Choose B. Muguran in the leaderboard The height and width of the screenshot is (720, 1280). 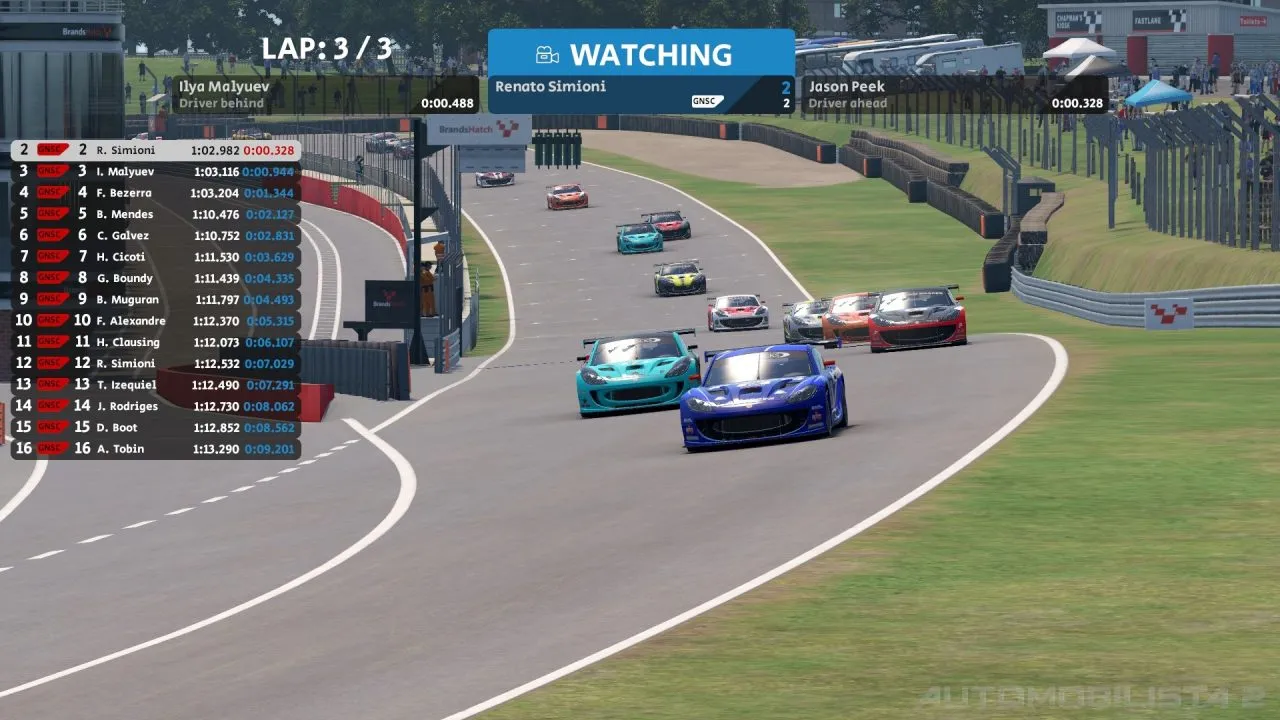point(155,299)
